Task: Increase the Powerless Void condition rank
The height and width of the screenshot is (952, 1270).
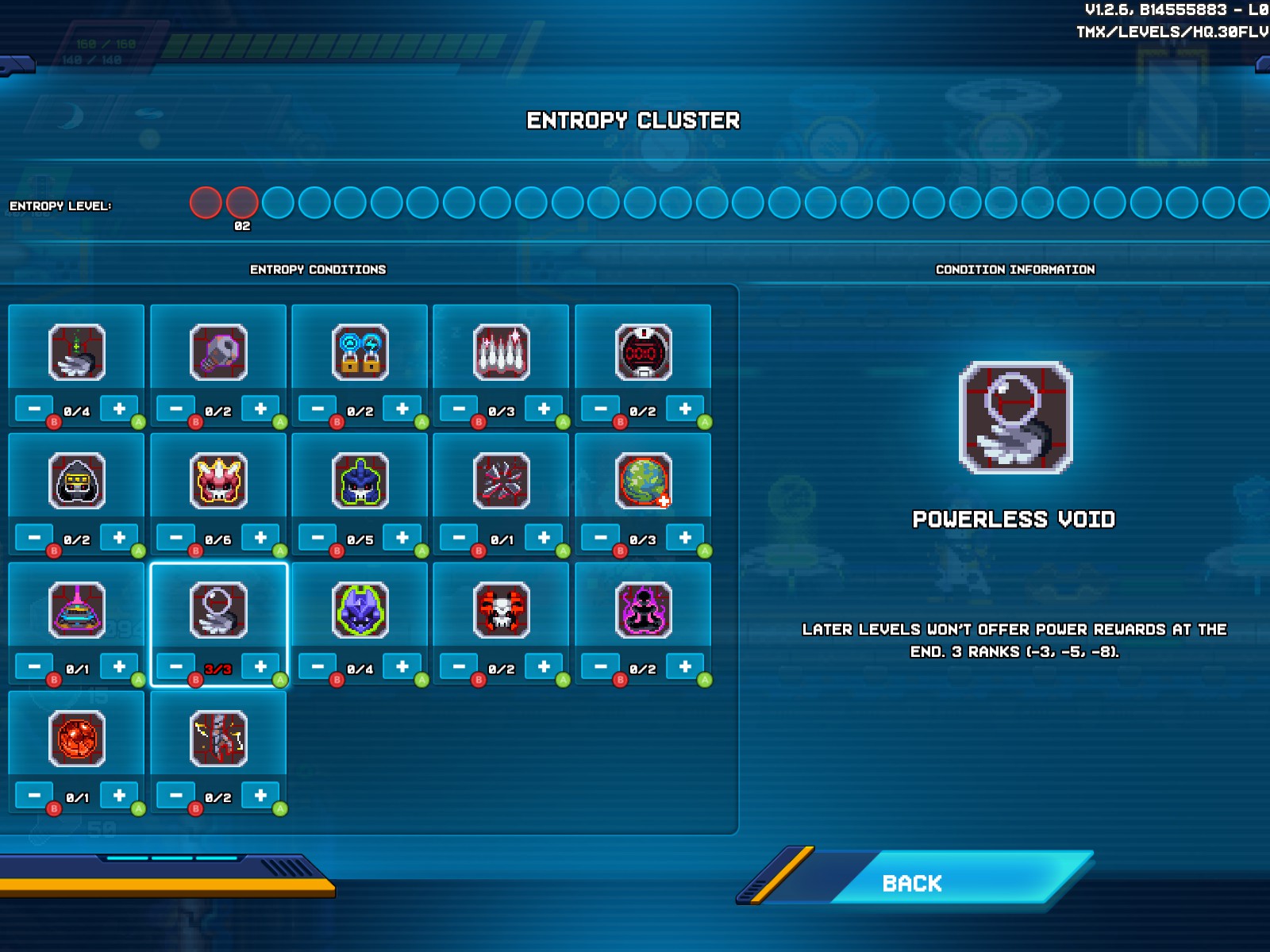Action: (260, 666)
